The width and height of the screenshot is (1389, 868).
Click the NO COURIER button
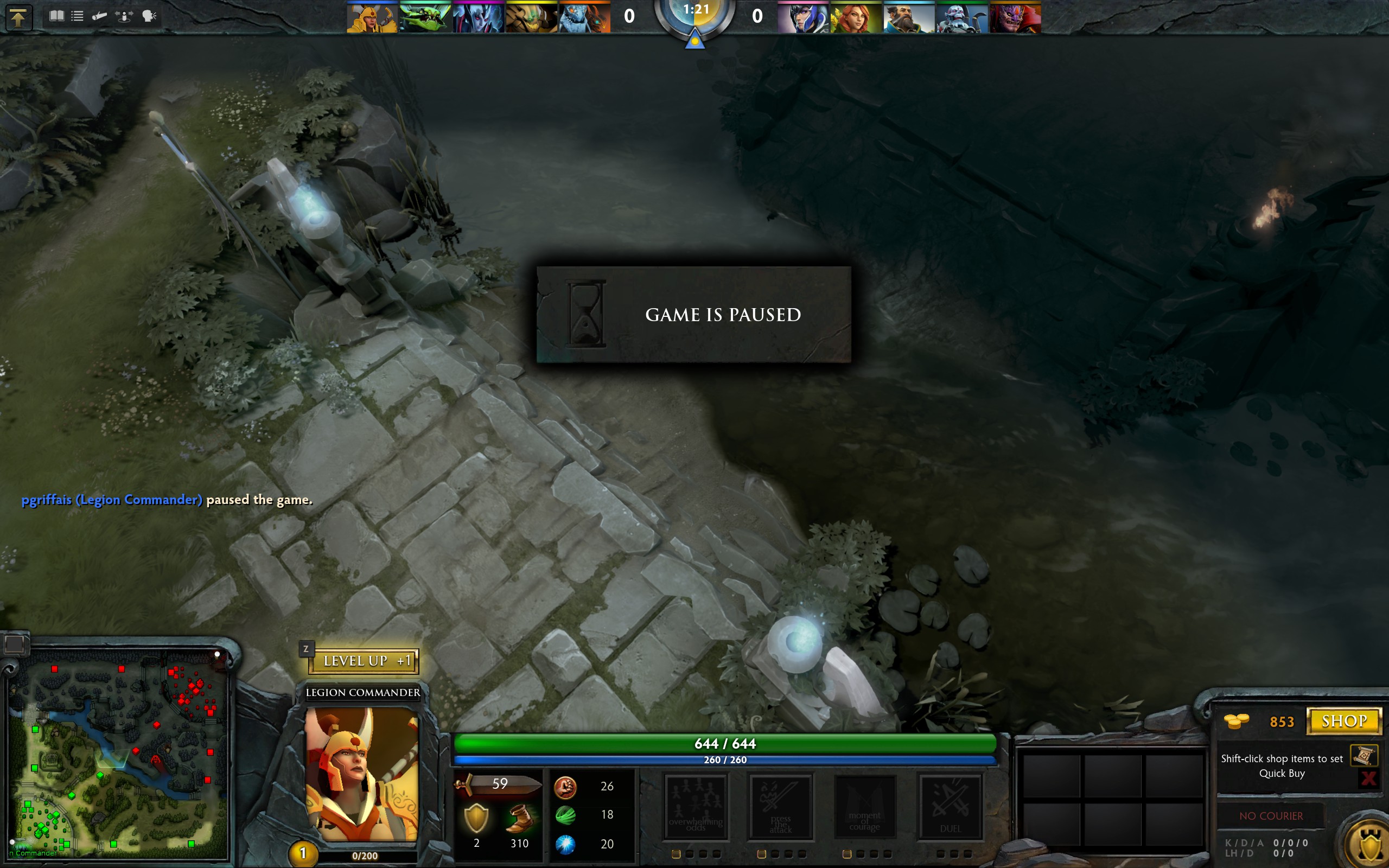(x=1271, y=816)
